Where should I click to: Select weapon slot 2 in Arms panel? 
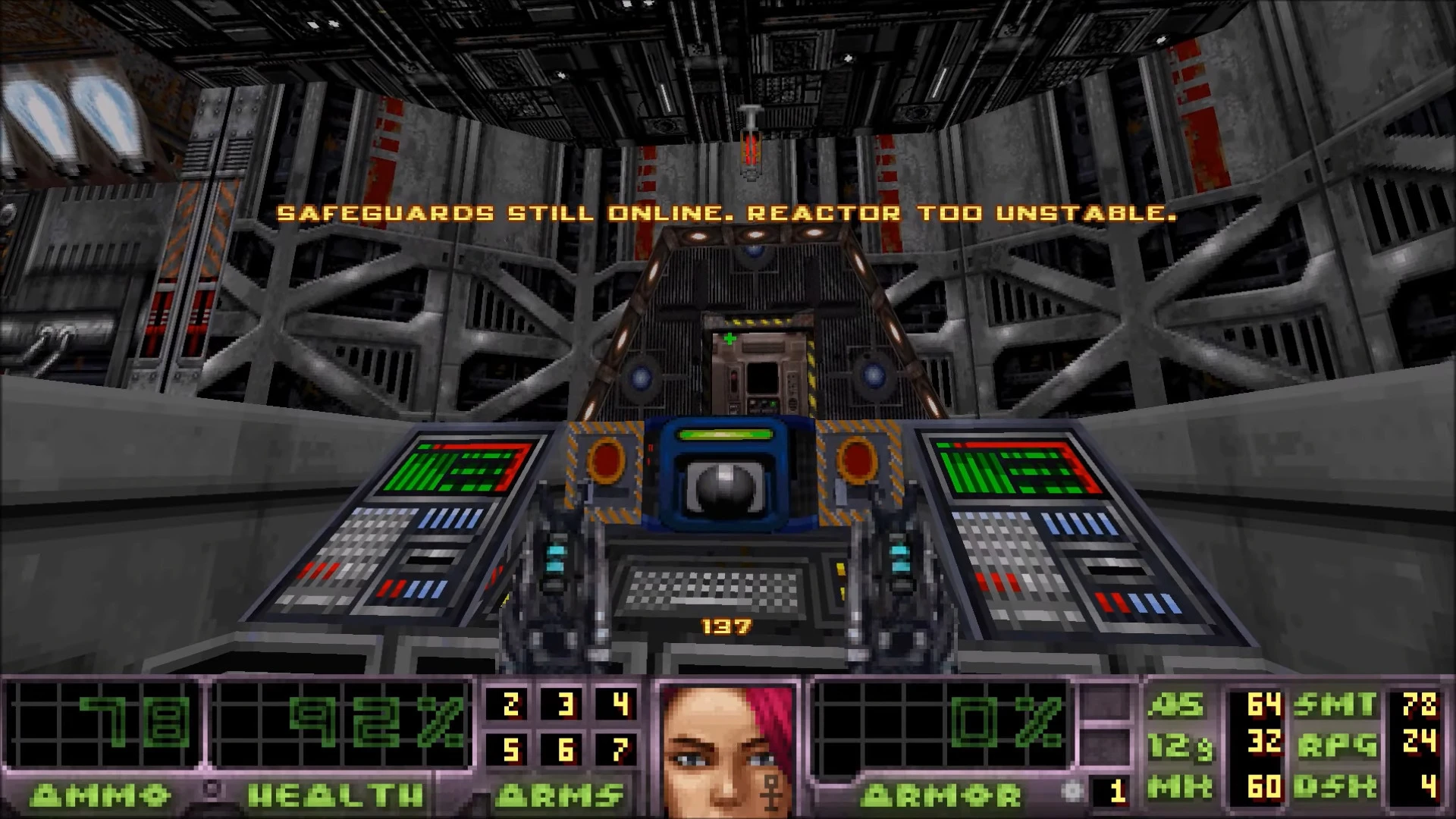coord(510,704)
